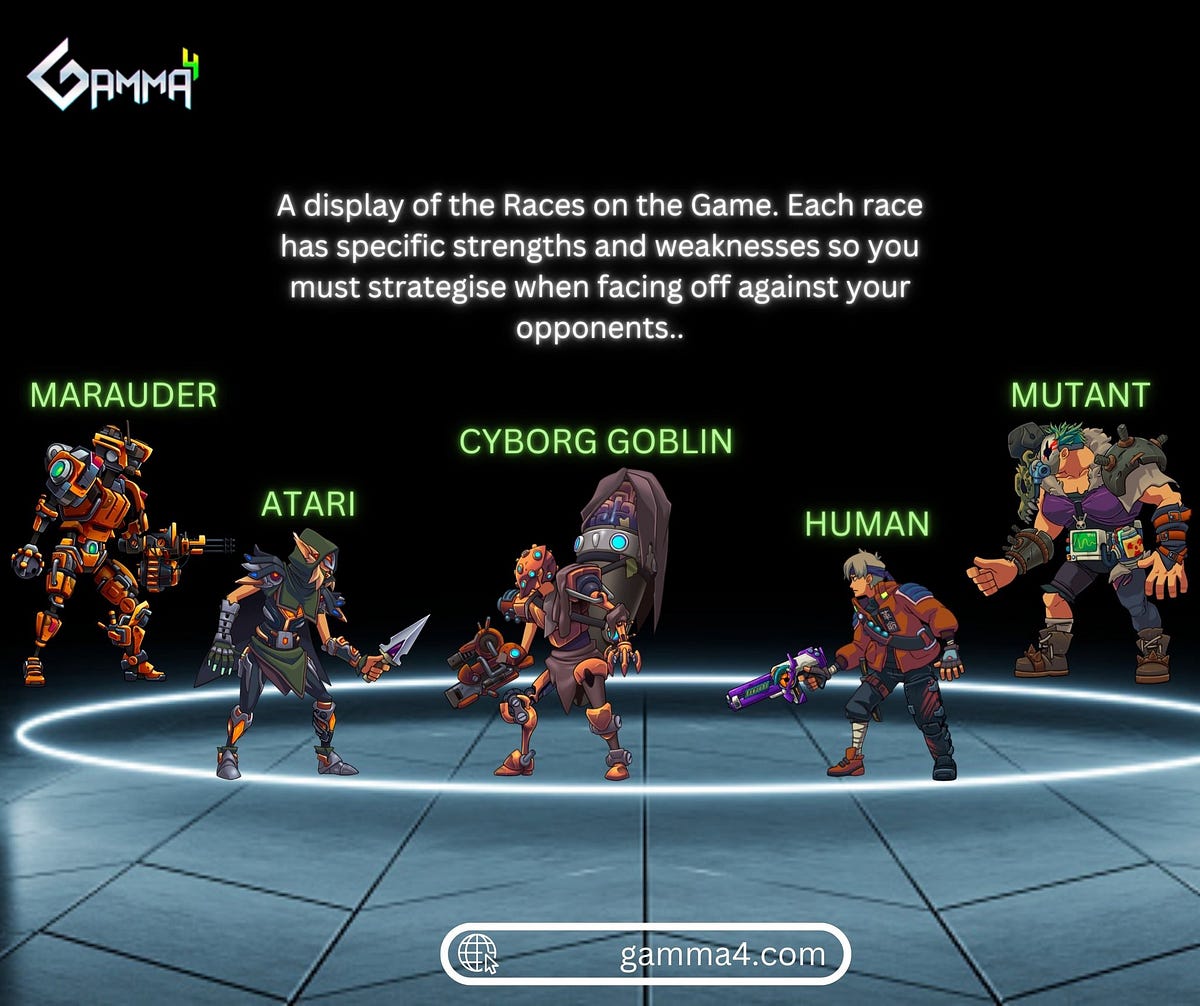Open the gamma4.com website link

646,954
